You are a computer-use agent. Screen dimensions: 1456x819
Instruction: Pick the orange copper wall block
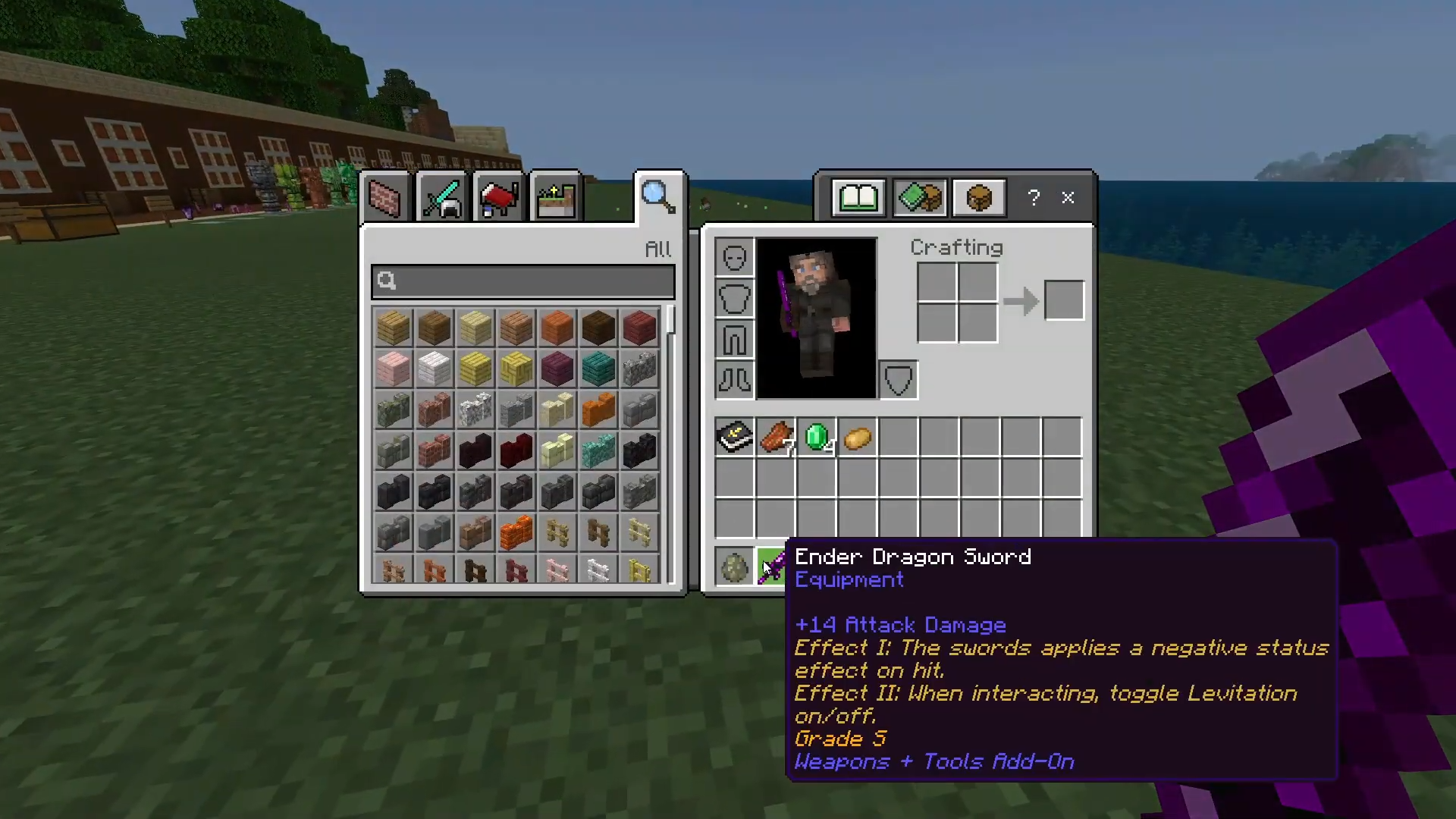598,410
